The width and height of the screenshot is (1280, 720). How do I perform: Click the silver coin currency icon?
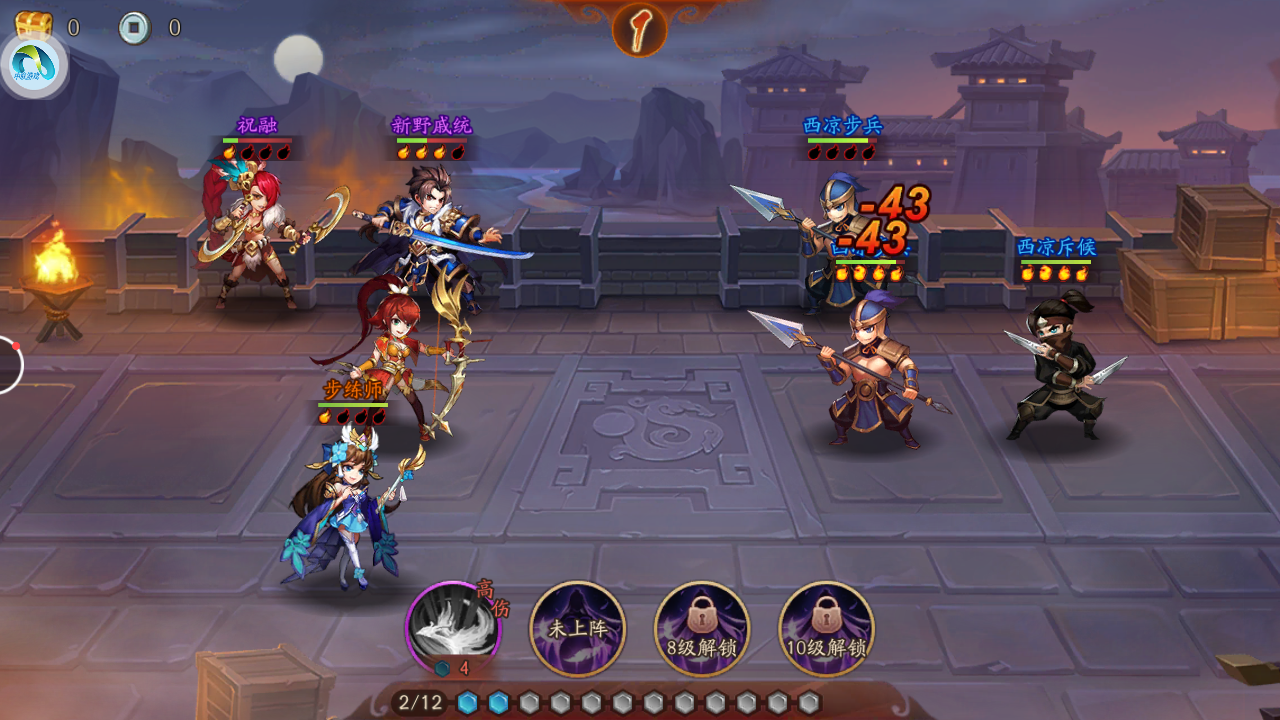pyautogui.click(x=134, y=27)
